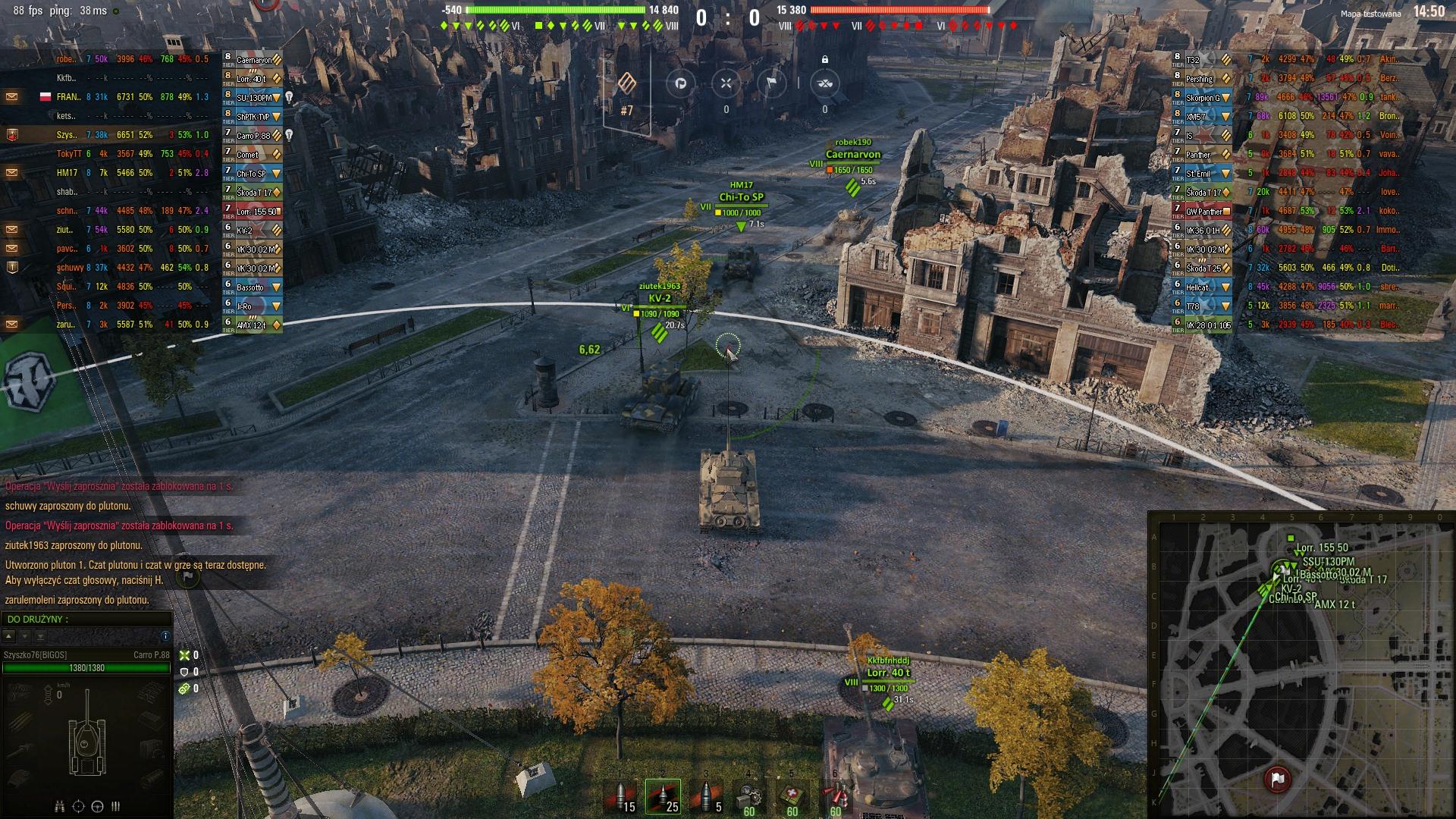
Task: Click the binoculars icon under the tank panel
Action: [x=59, y=807]
